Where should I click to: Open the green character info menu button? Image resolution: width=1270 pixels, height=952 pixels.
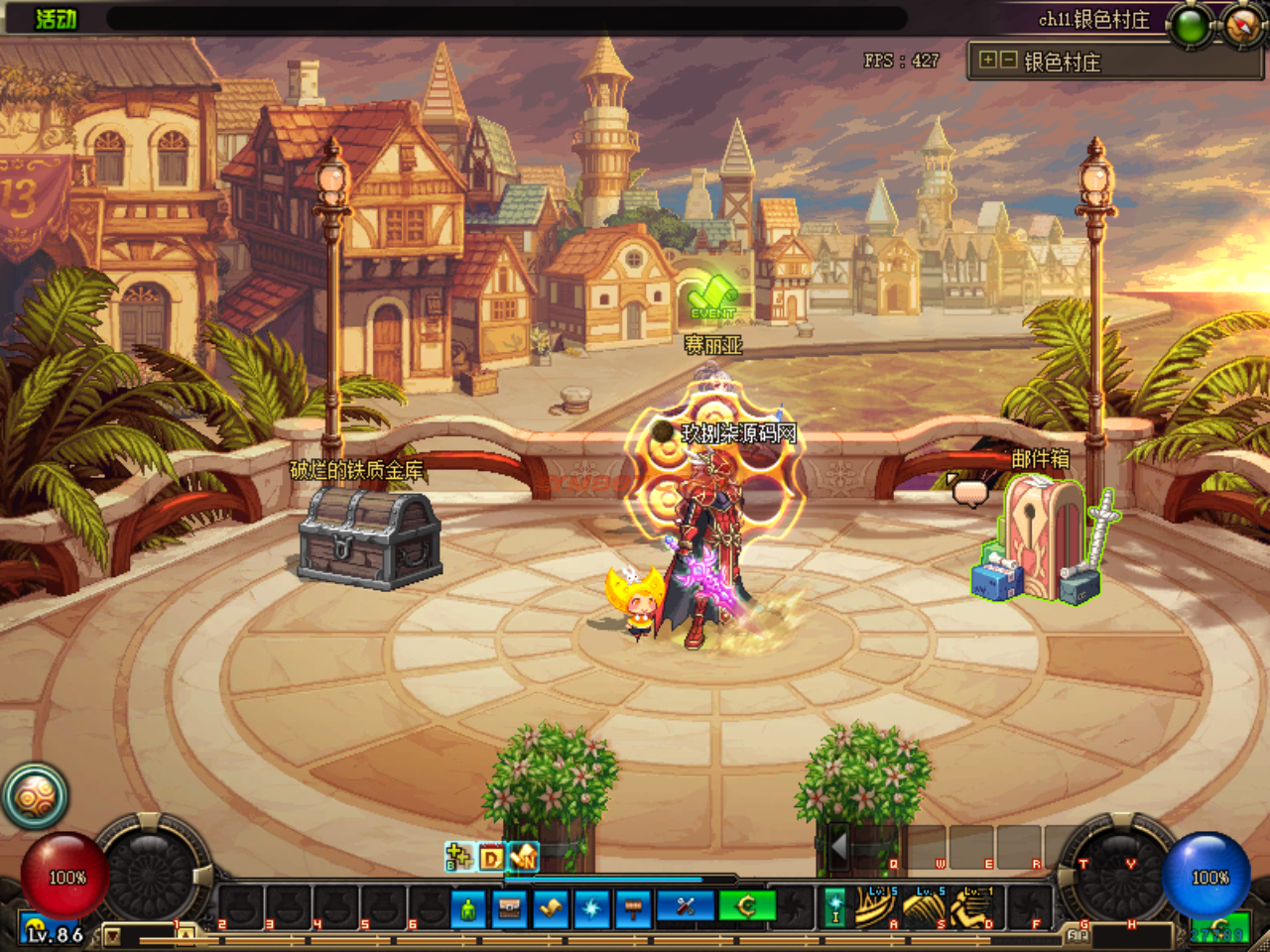468,907
